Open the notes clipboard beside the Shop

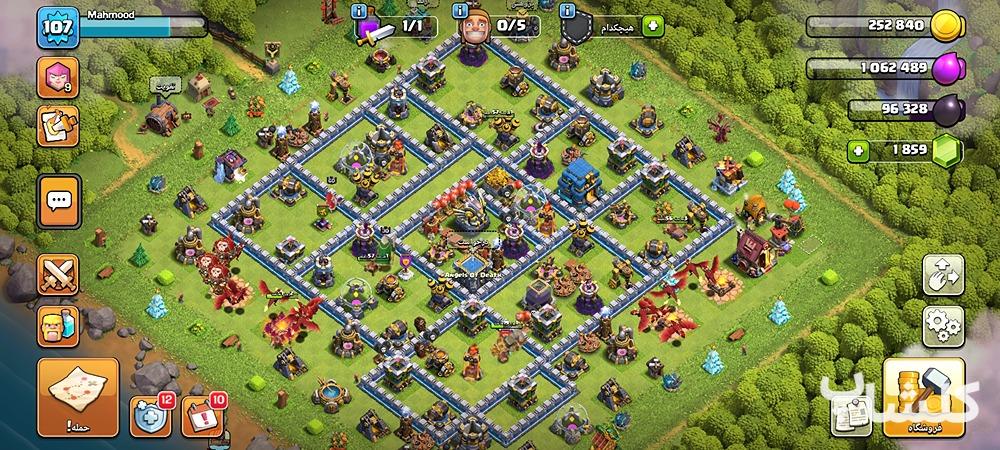846,411
